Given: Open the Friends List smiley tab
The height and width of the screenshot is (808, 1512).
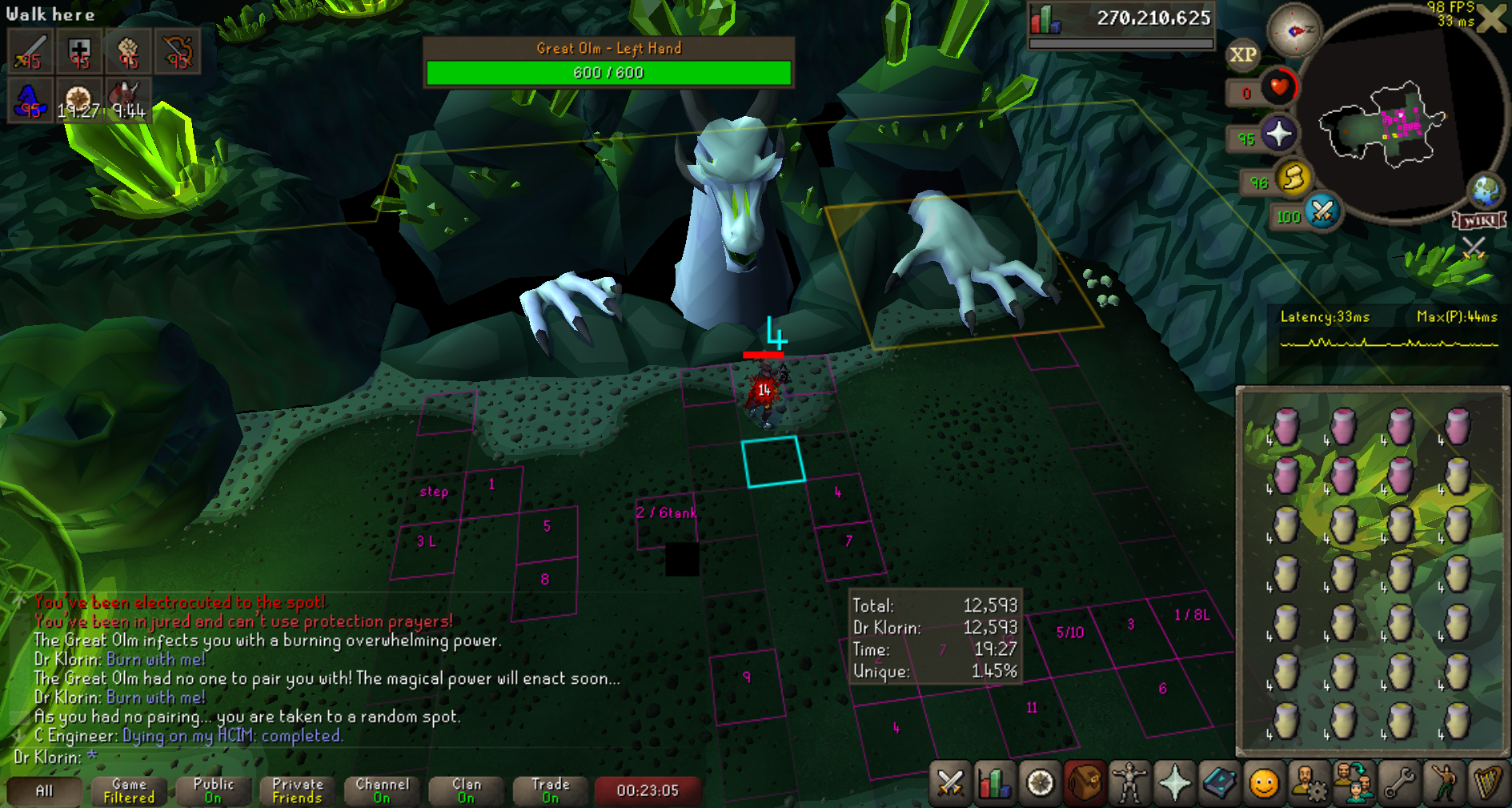Looking at the screenshot, I should coord(1264,782).
